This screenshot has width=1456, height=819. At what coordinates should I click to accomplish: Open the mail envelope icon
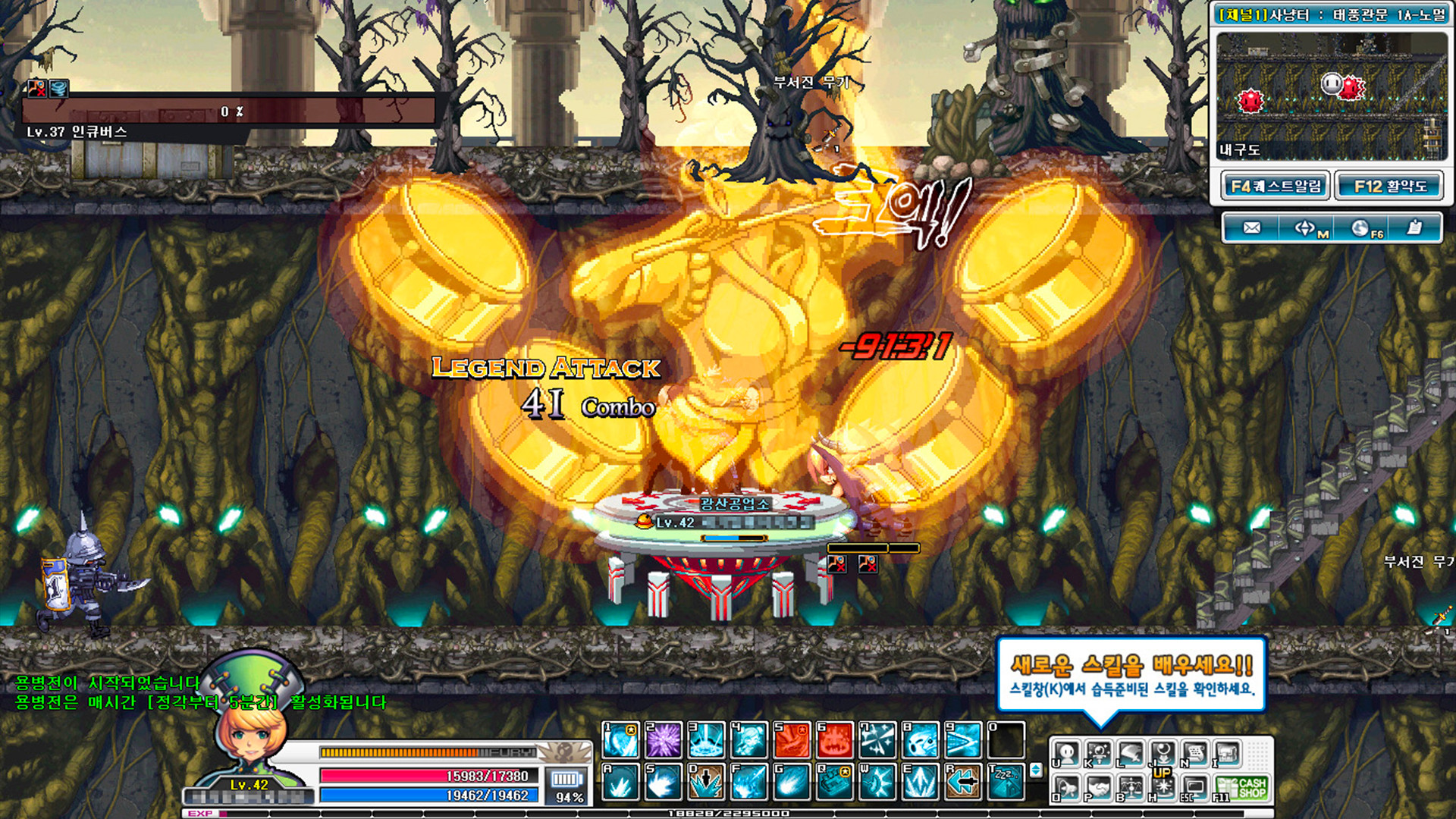coord(1251,227)
